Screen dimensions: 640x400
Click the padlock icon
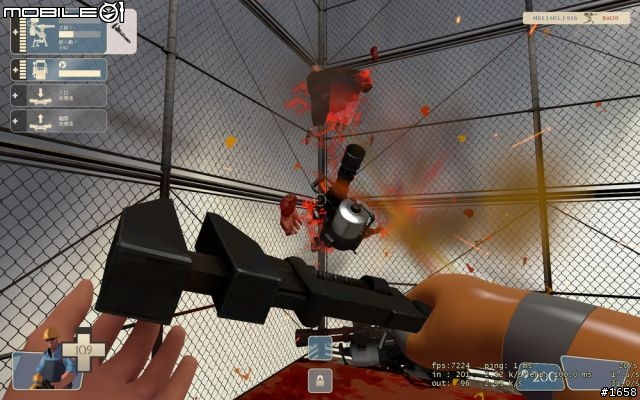click(320, 380)
